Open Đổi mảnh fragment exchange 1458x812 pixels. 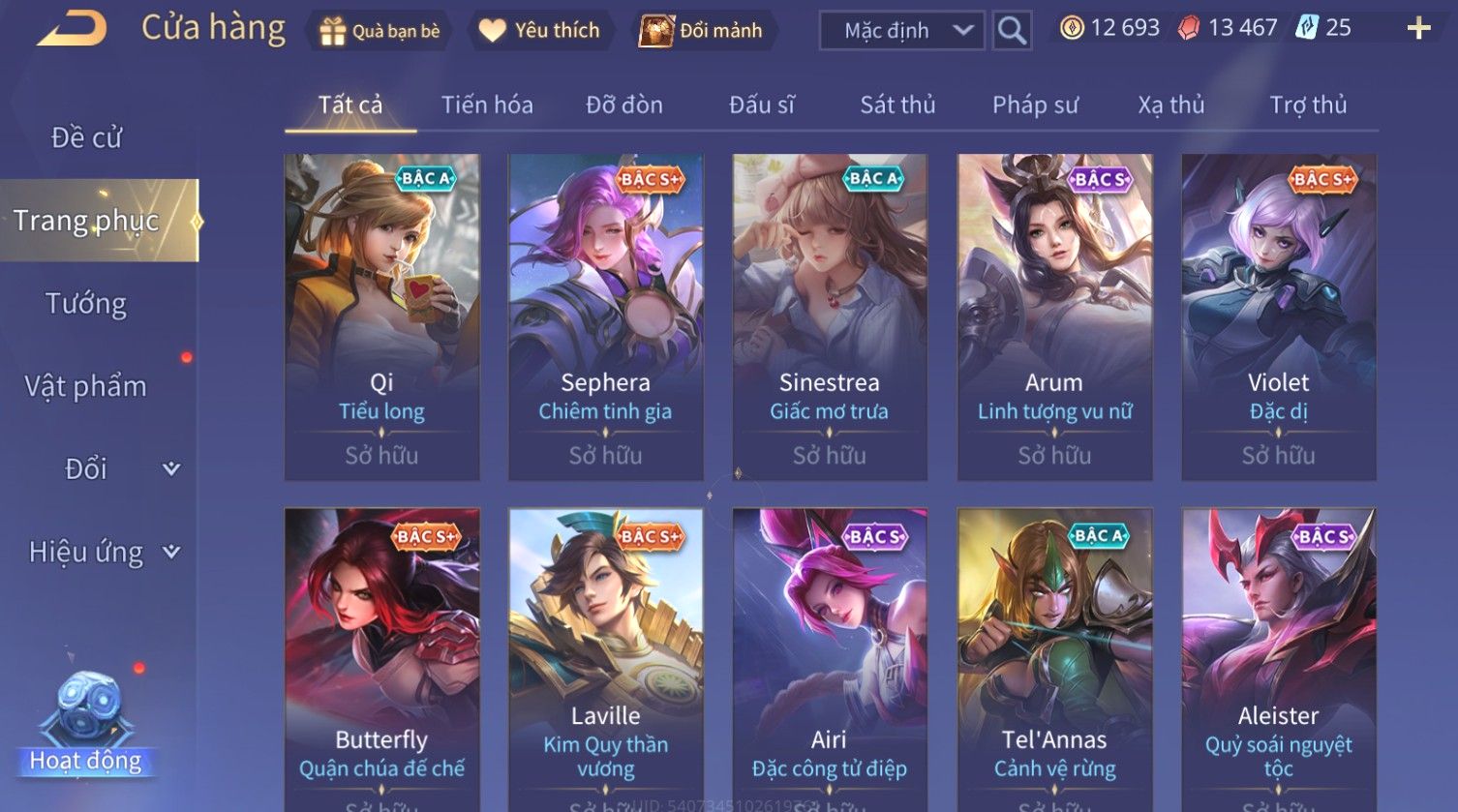pos(701,31)
